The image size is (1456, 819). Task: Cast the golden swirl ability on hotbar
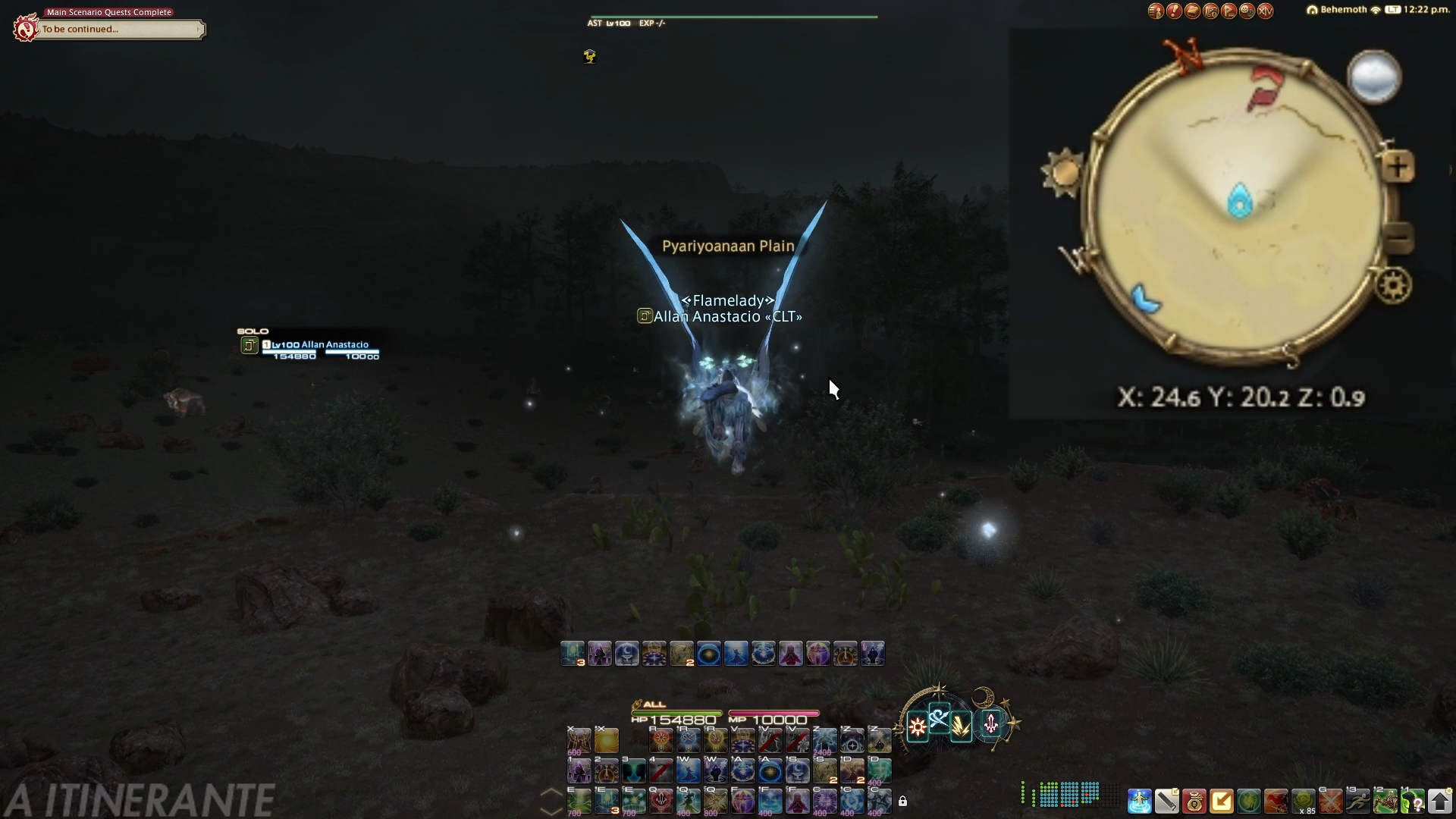click(x=607, y=739)
